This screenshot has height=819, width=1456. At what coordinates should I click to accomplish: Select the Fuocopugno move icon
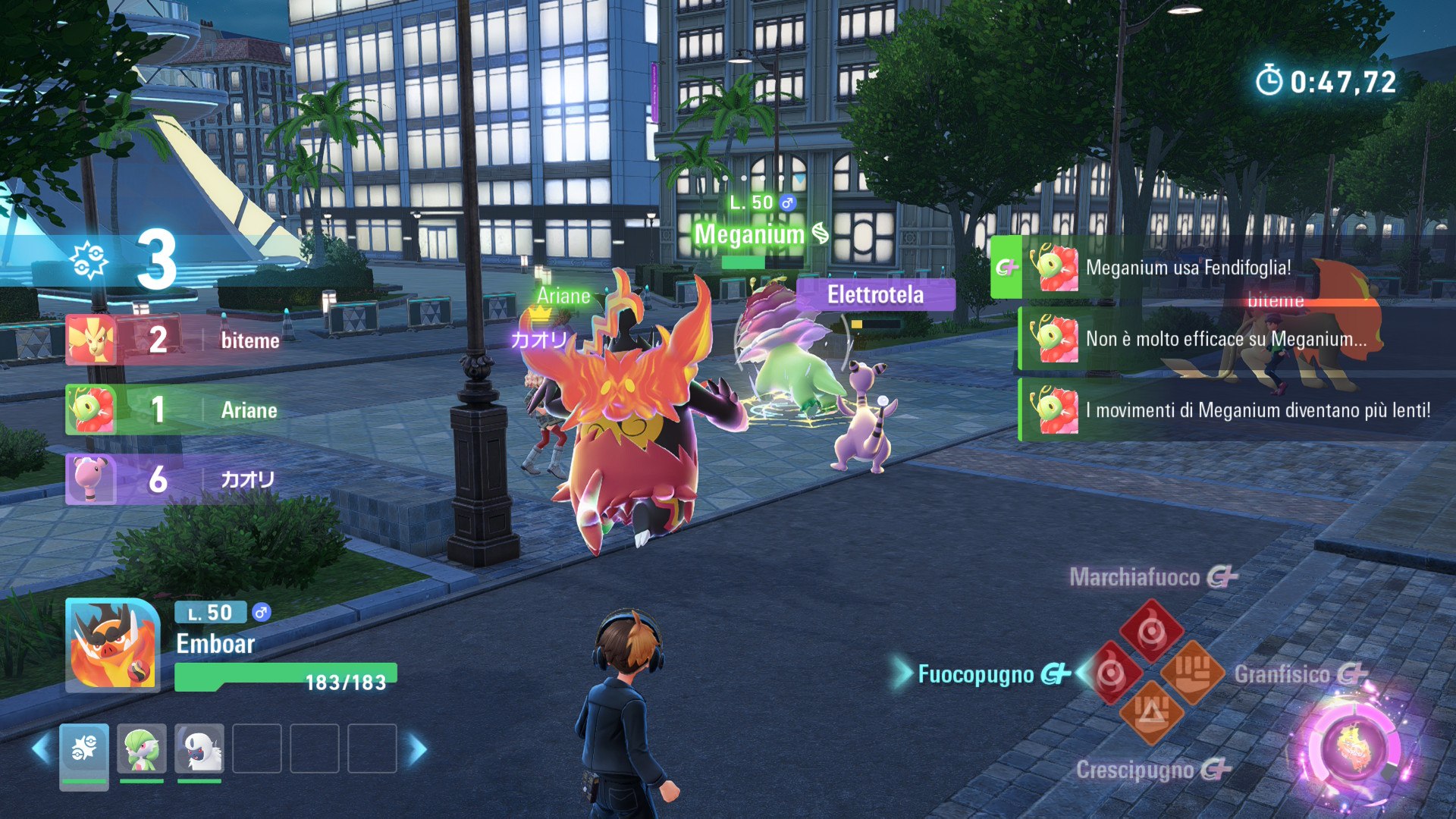[1111, 673]
